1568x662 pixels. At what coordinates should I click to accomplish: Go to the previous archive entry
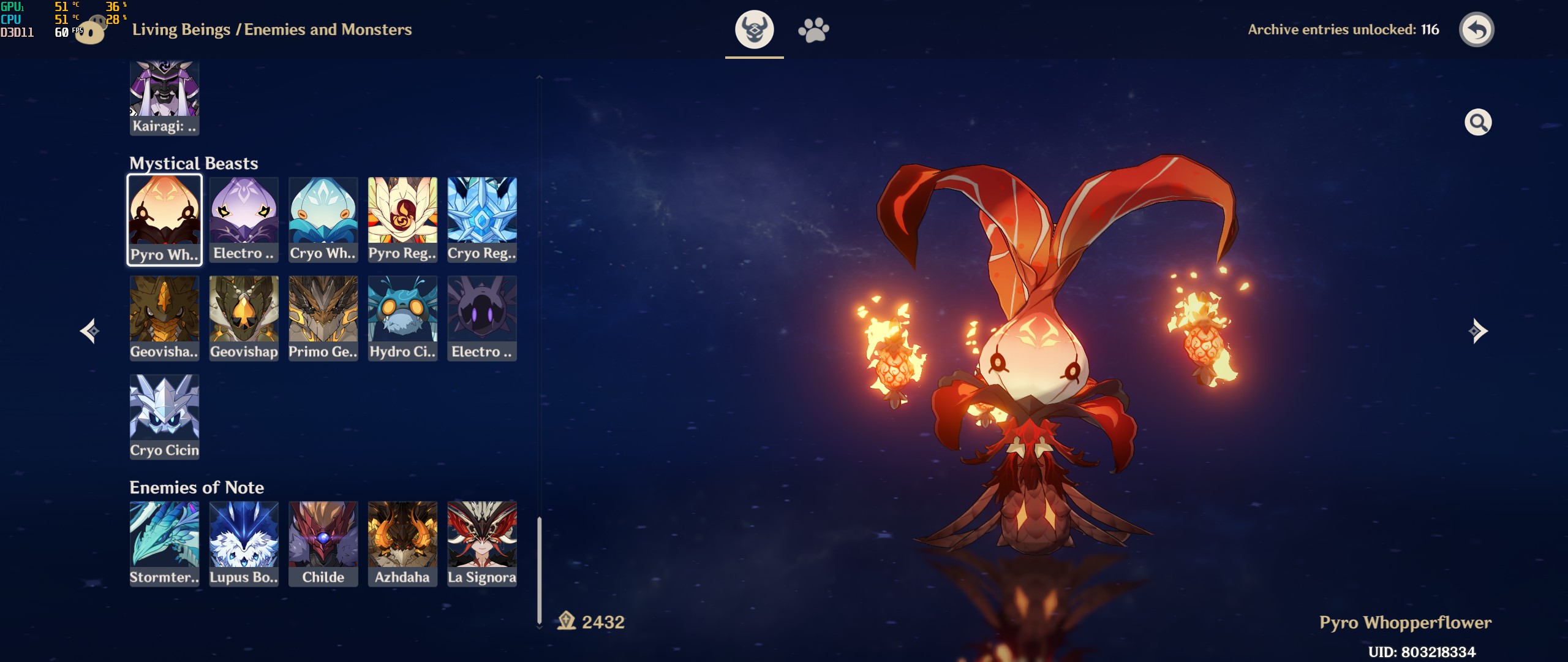click(x=90, y=331)
